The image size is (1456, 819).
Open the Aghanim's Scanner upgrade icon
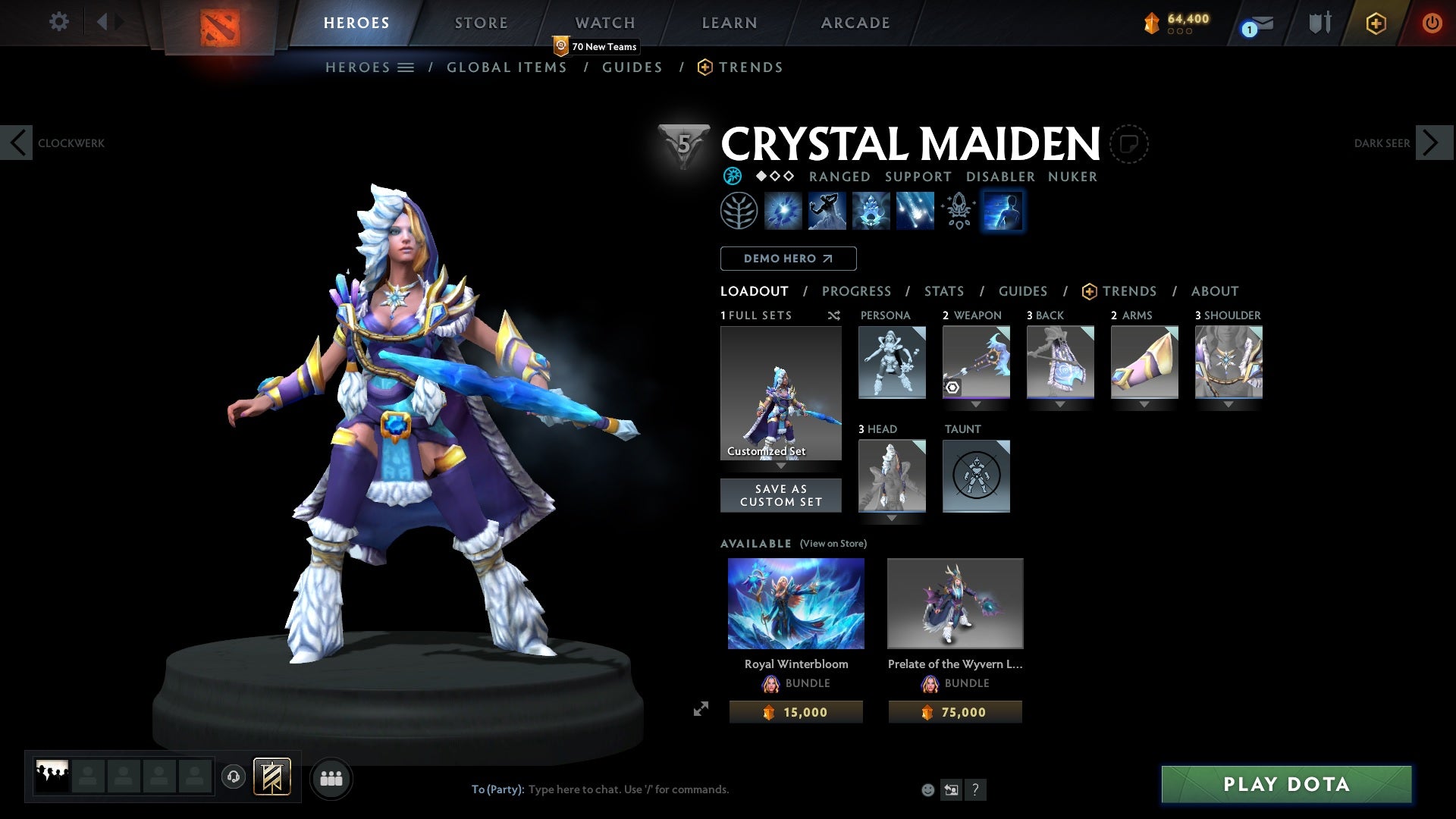[957, 211]
